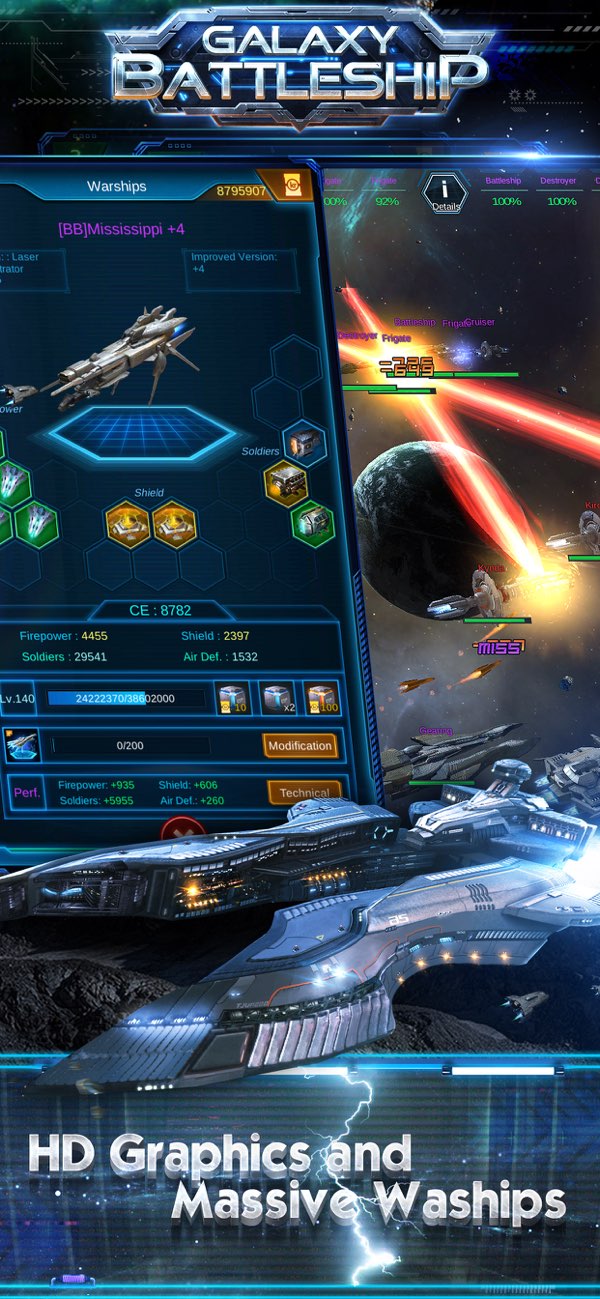Image resolution: width=600 pixels, height=1299 pixels.
Task: Open the battle Details info button
Action: (x=444, y=192)
